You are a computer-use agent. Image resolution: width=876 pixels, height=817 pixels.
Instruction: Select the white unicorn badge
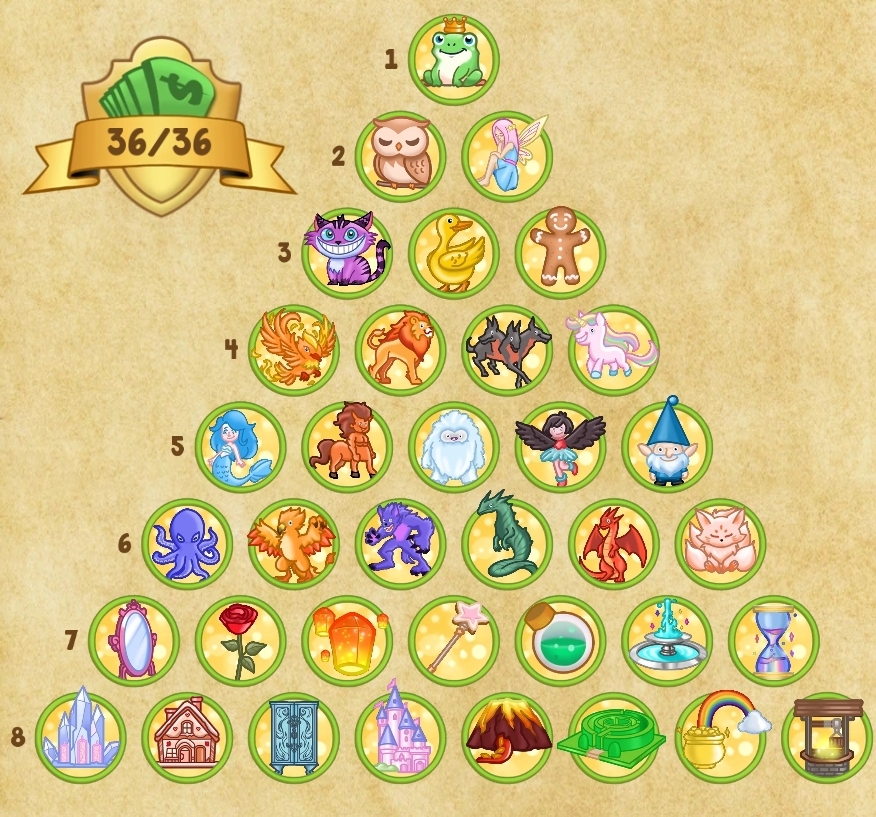point(614,350)
